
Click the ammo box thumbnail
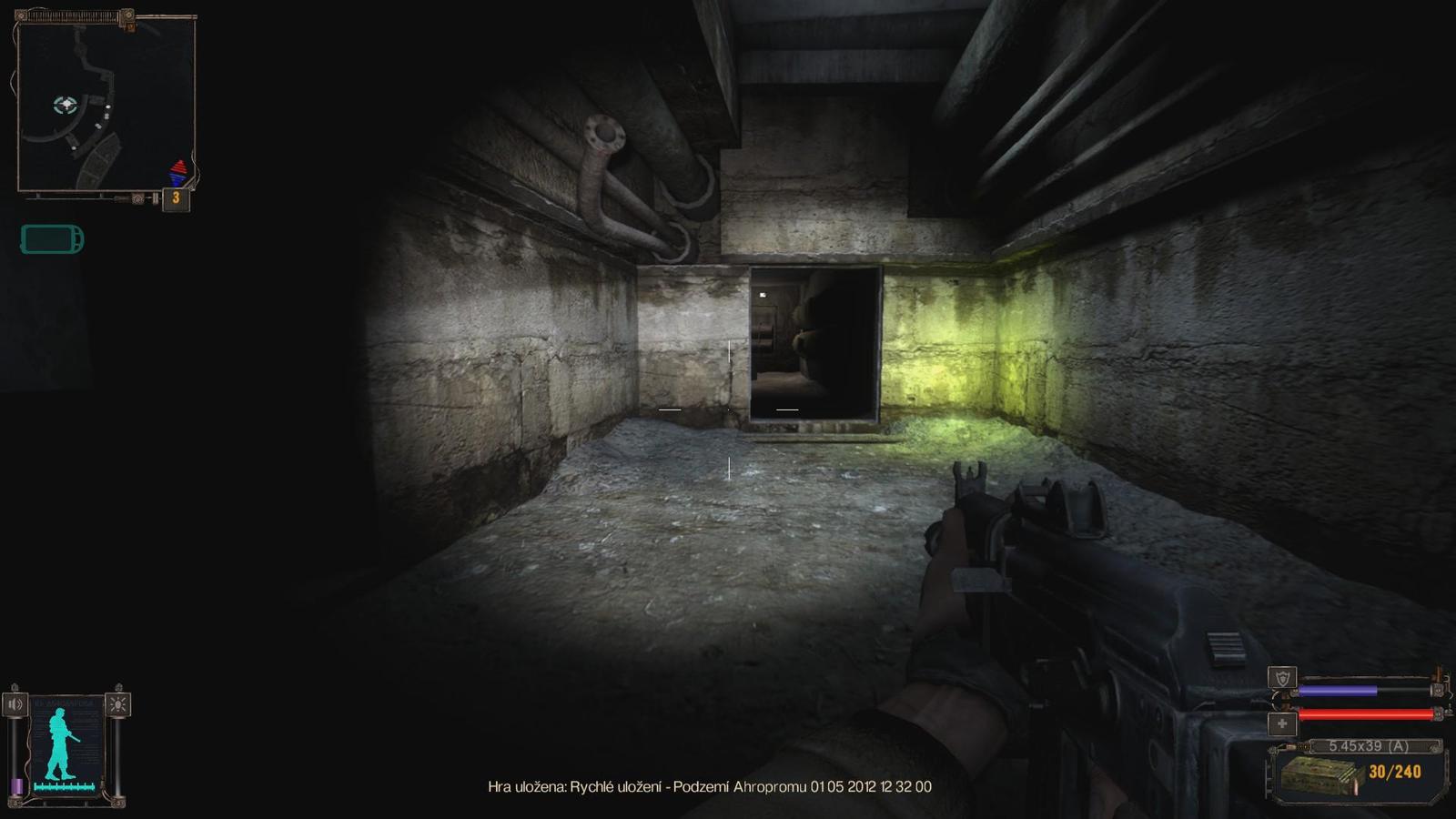coord(1321,775)
